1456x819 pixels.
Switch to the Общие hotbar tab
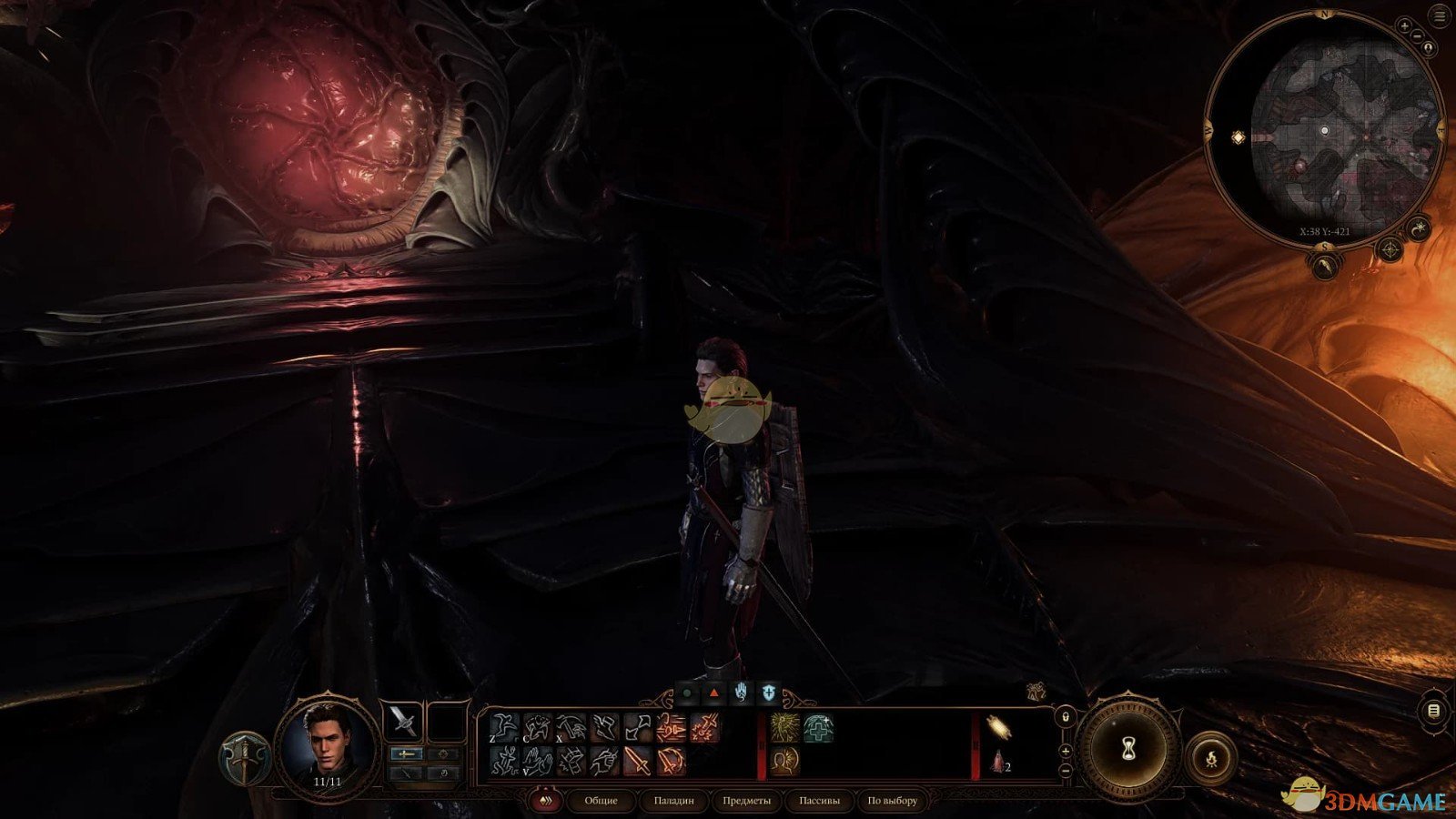click(601, 801)
